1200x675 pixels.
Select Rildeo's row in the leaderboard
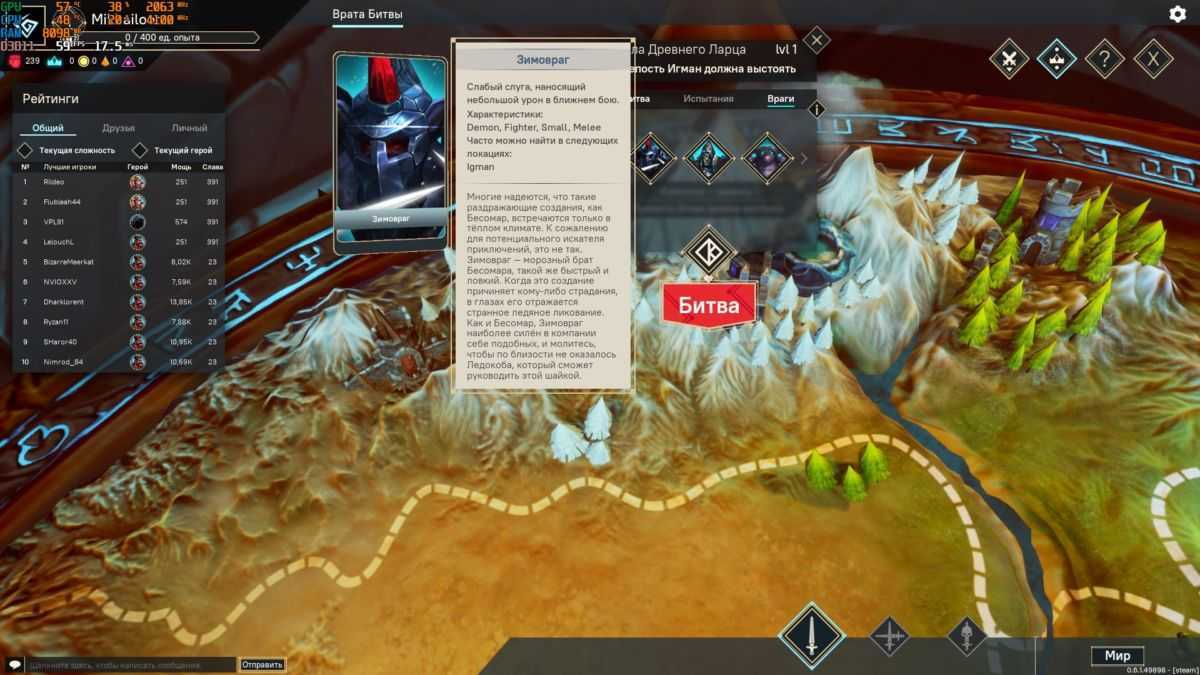click(110, 182)
